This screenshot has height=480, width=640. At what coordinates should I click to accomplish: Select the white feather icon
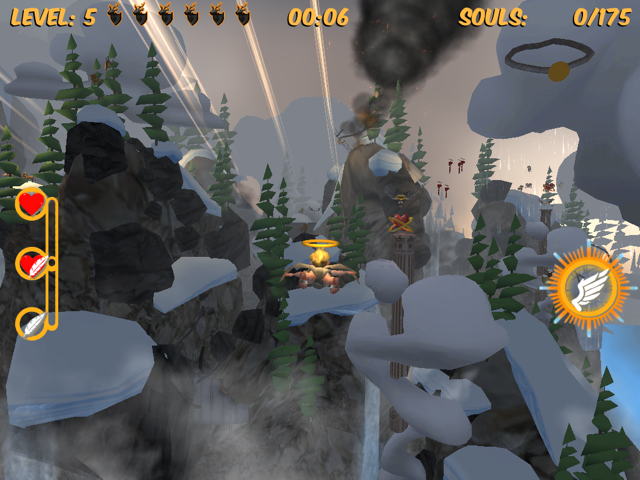pos(32,323)
